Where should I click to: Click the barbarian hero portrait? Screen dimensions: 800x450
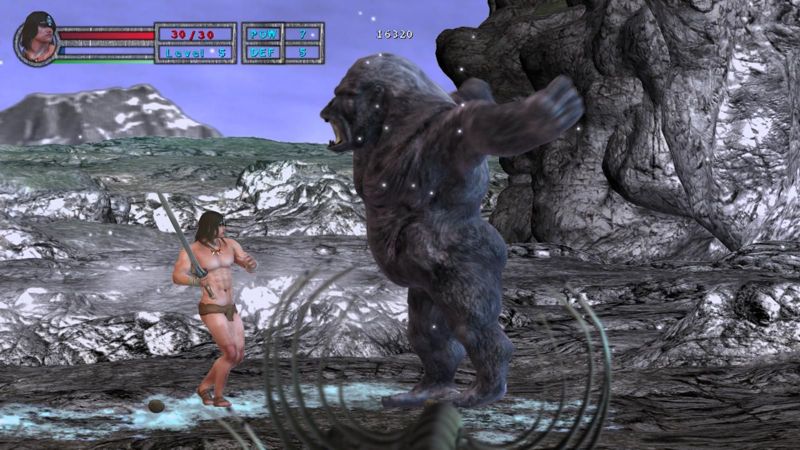(36, 39)
